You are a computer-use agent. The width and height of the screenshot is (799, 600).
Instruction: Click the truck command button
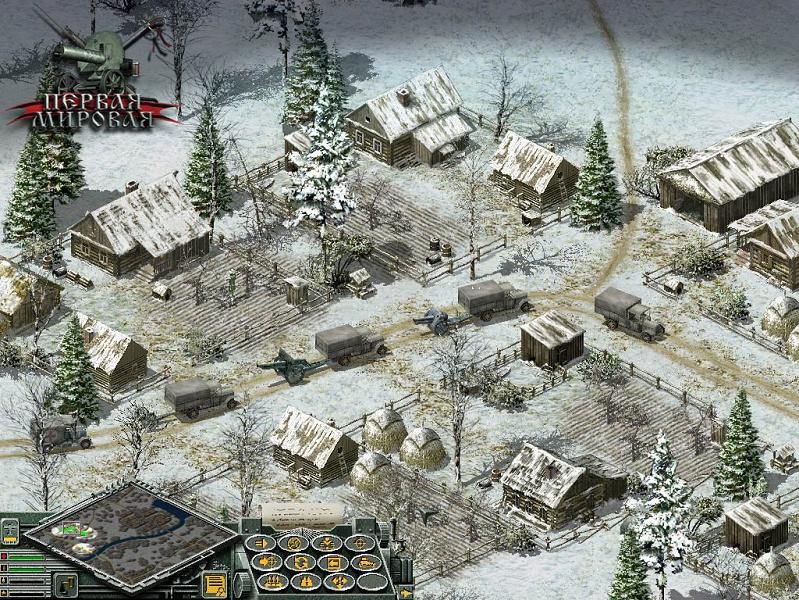tap(367, 562)
